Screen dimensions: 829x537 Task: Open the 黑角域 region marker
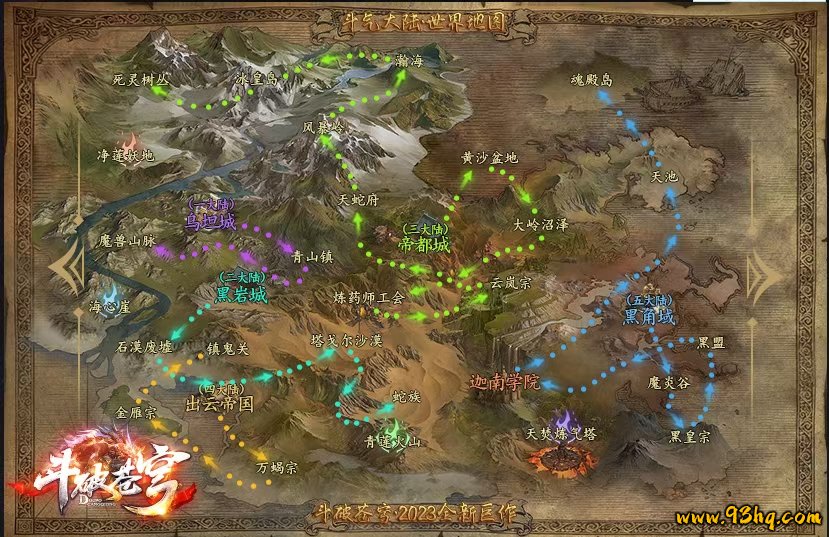(x=650, y=316)
